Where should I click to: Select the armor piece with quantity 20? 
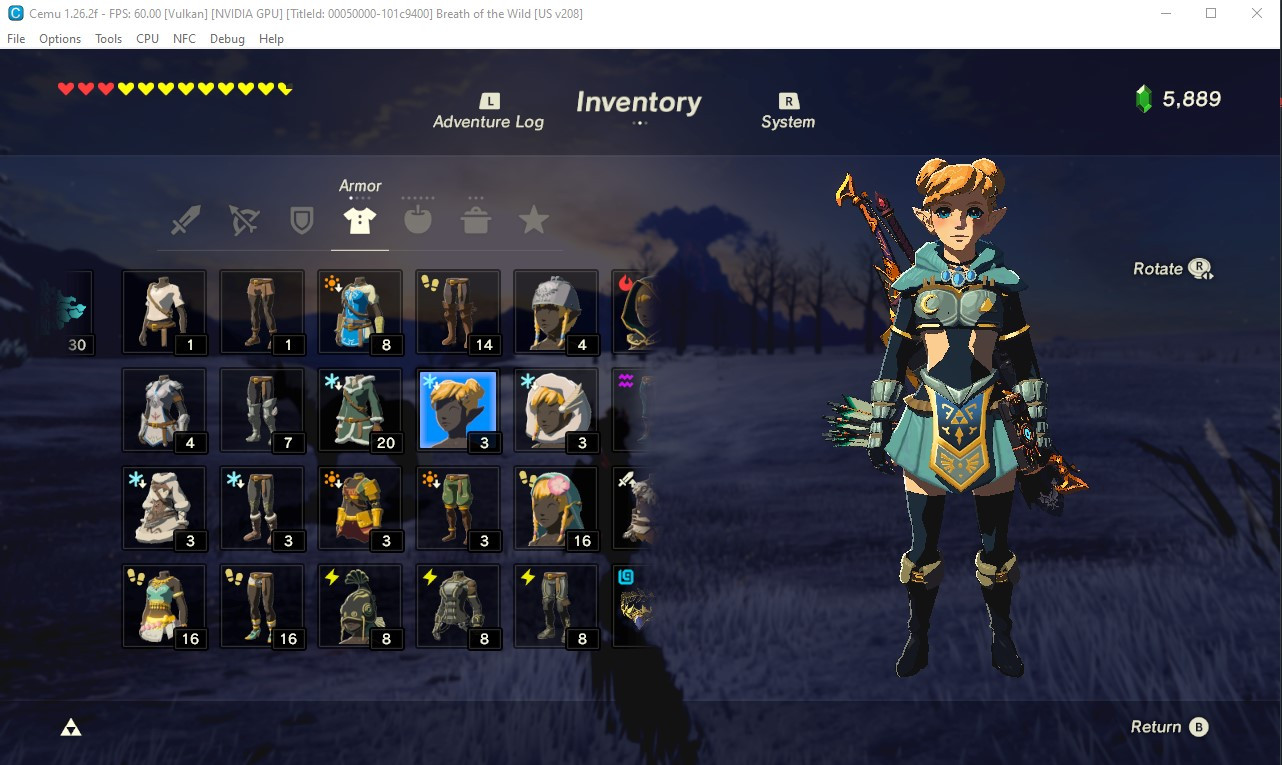359,409
